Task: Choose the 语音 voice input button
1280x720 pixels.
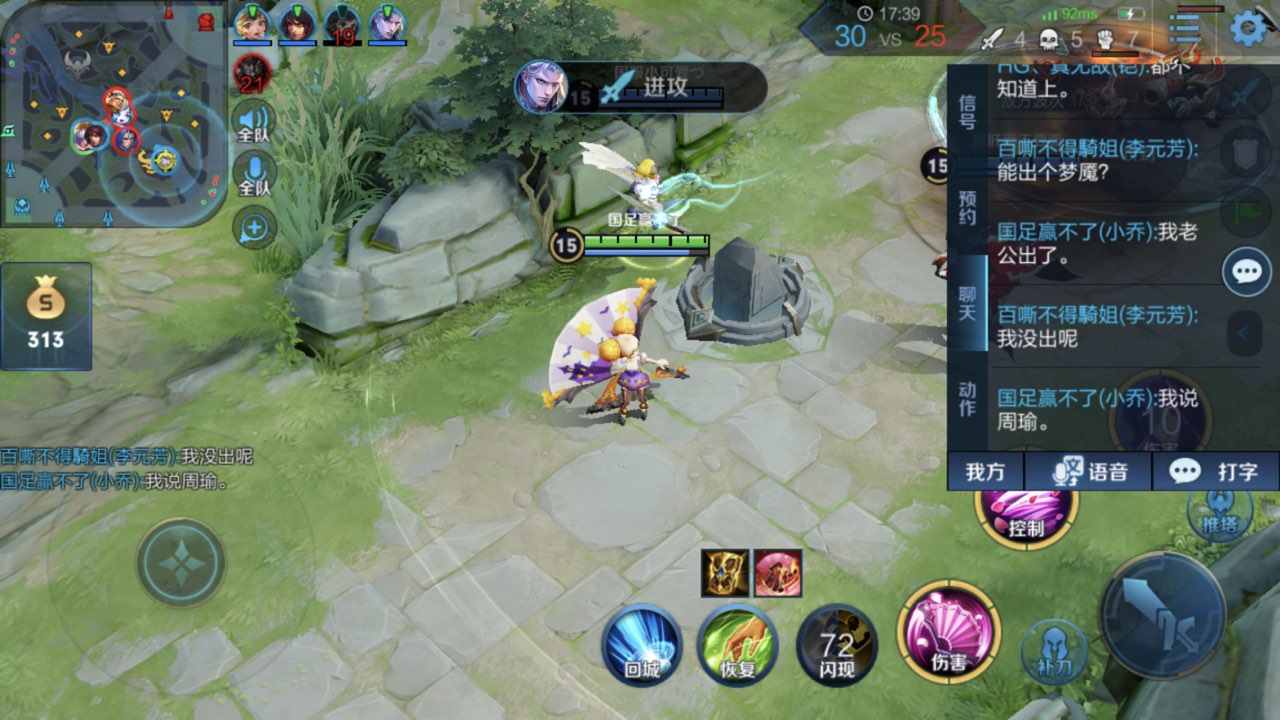Action: (x=1091, y=472)
